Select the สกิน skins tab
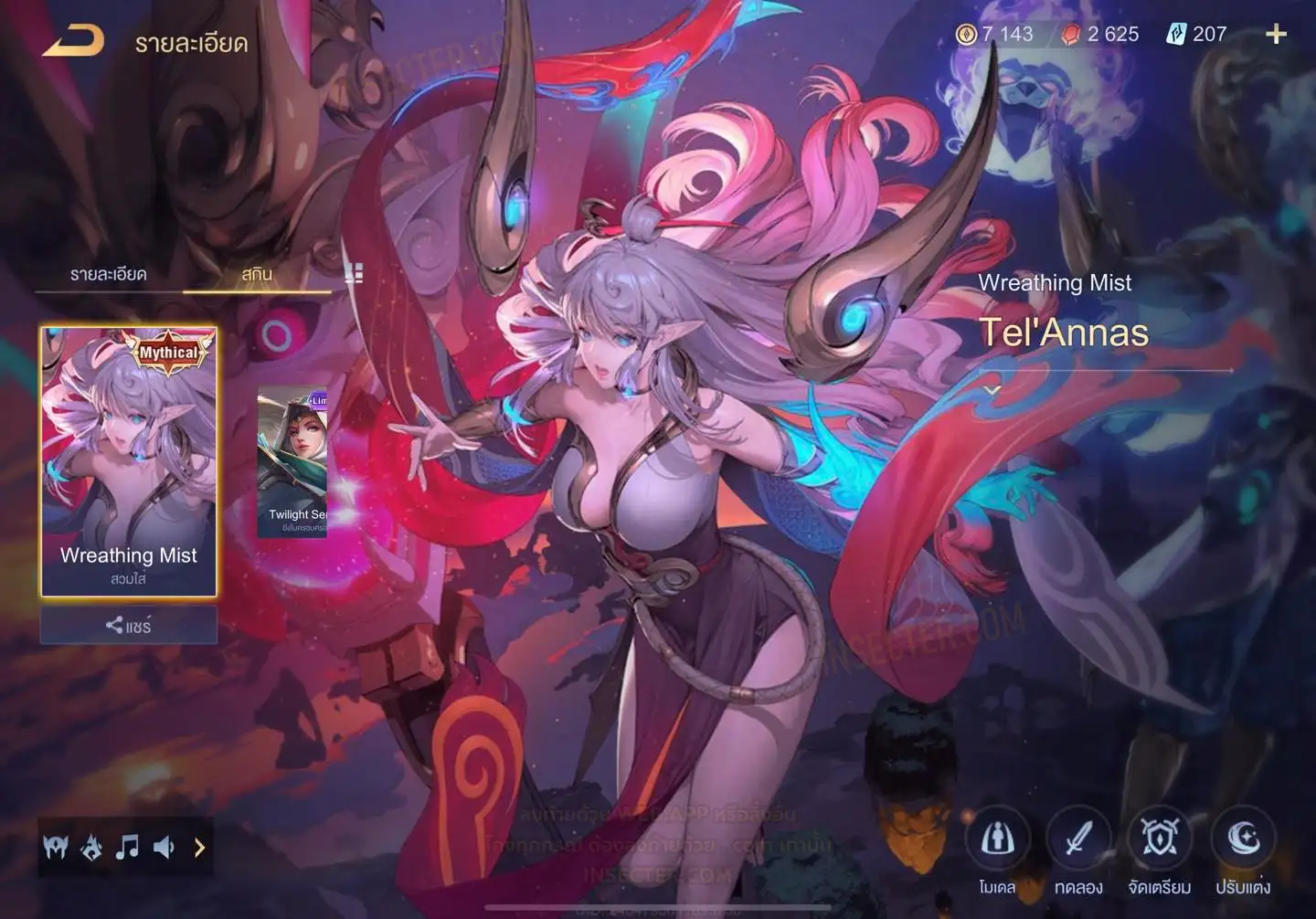 point(257,274)
